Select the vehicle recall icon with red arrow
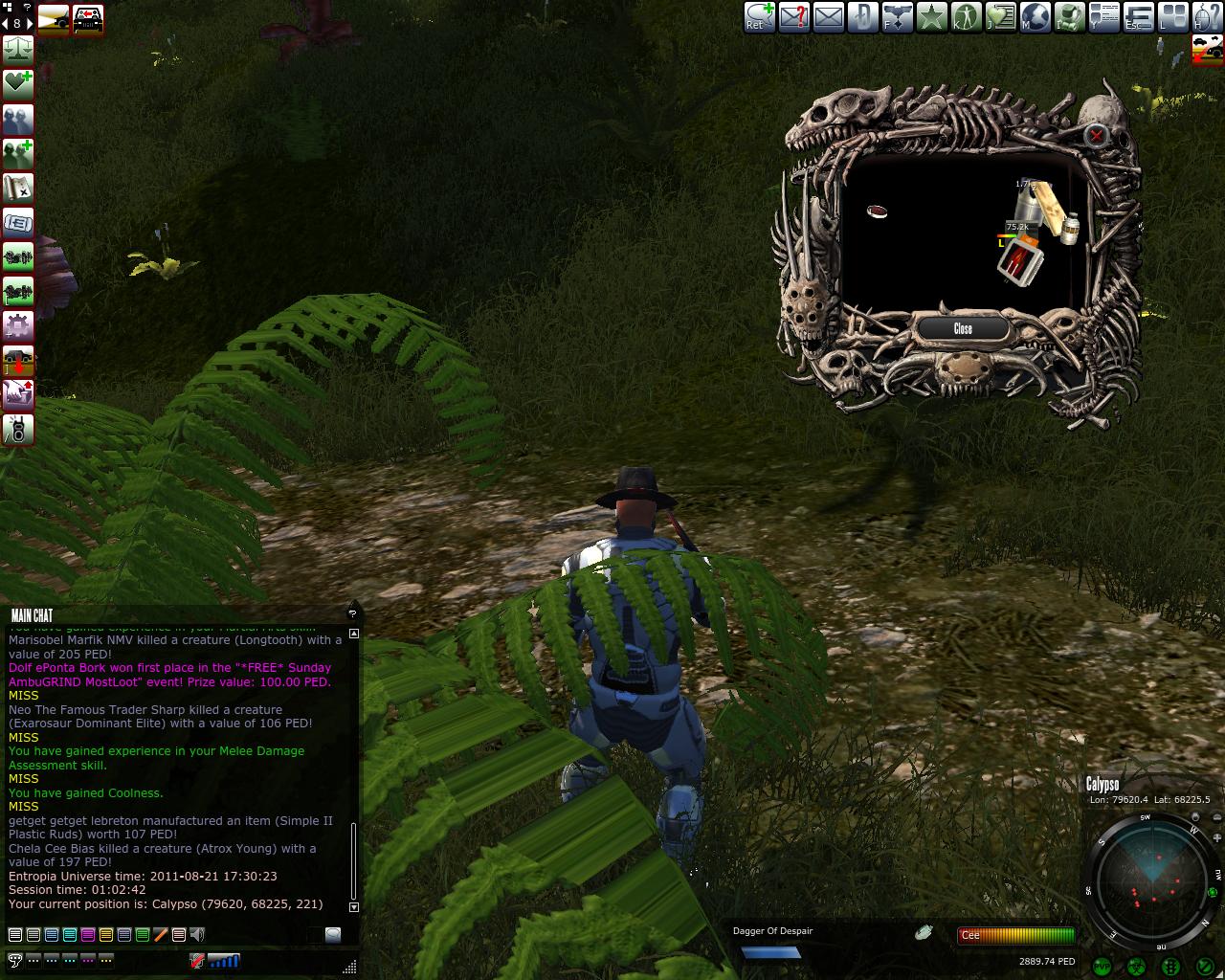The width and height of the screenshot is (1225, 980). 18,361
